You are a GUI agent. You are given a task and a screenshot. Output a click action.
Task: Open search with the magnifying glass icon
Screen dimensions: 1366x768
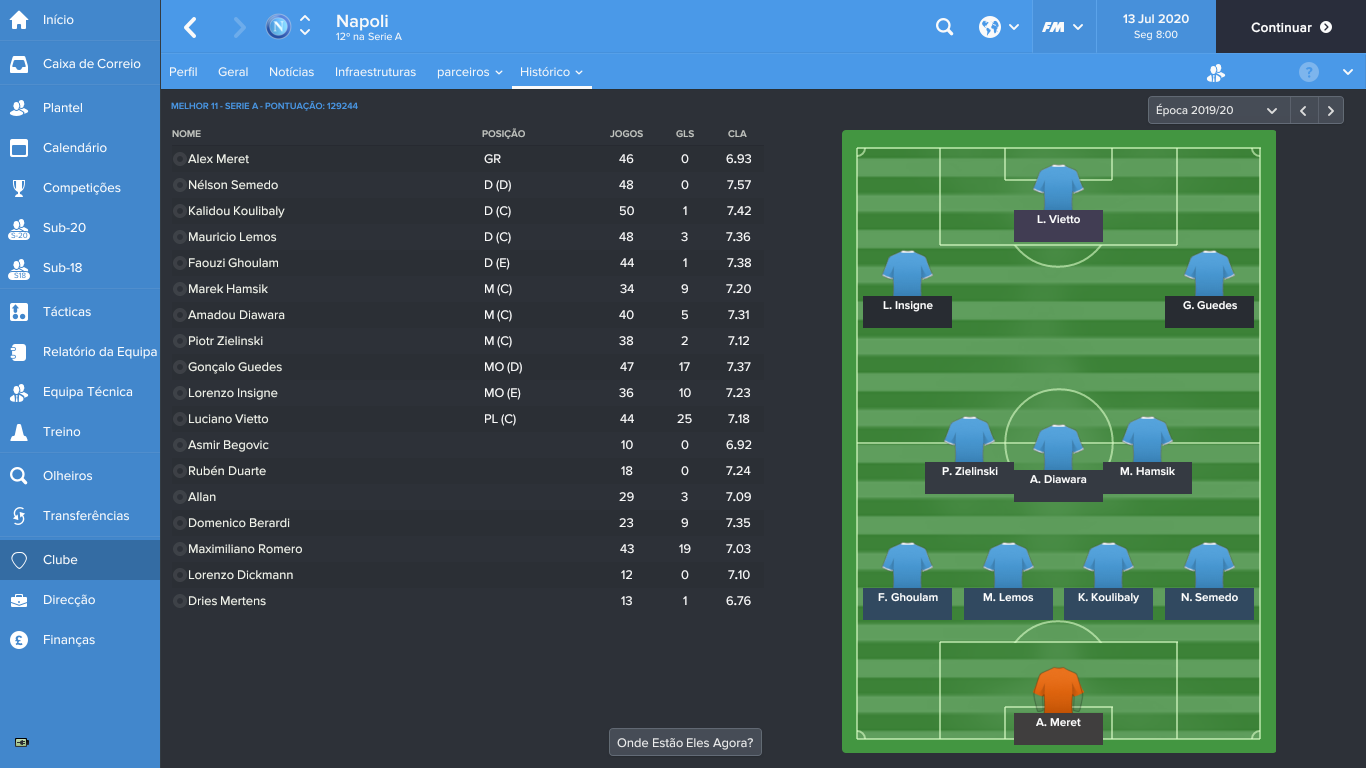tap(944, 27)
